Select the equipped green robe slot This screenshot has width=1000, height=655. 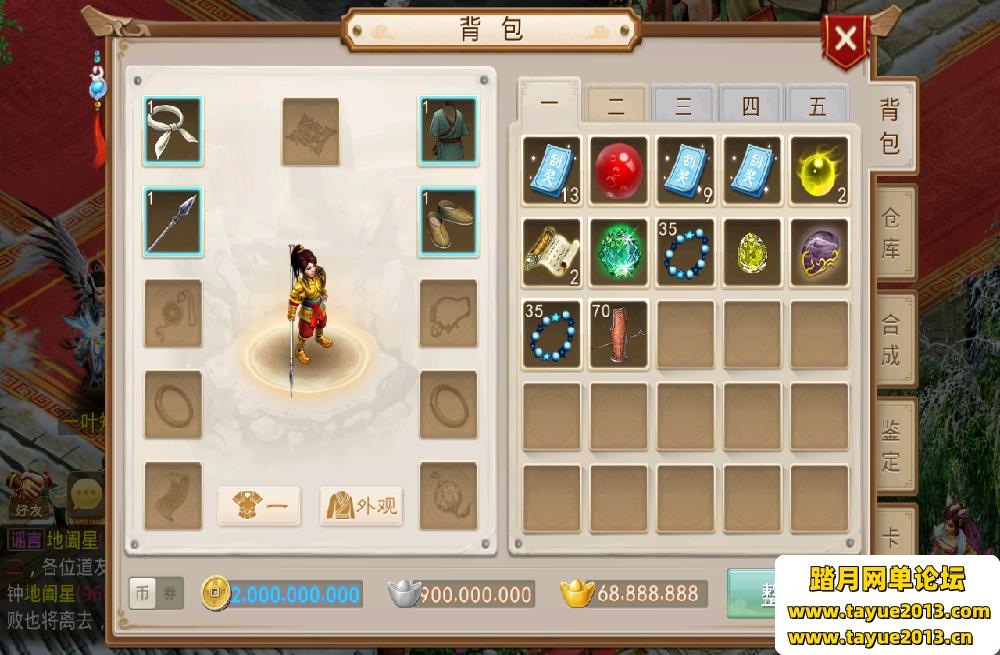(448, 130)
